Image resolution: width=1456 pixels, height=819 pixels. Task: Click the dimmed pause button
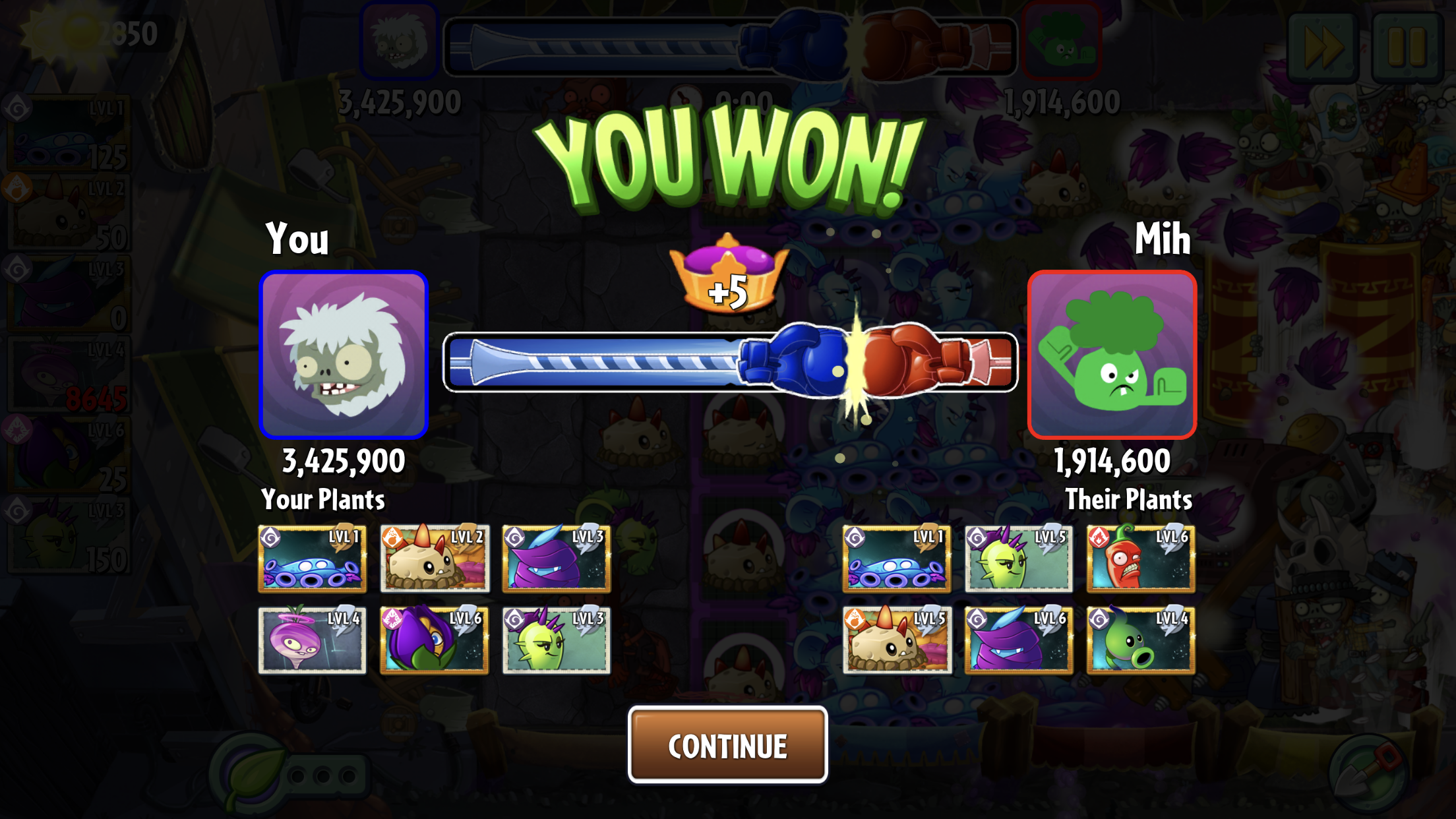click(1407, 46)
